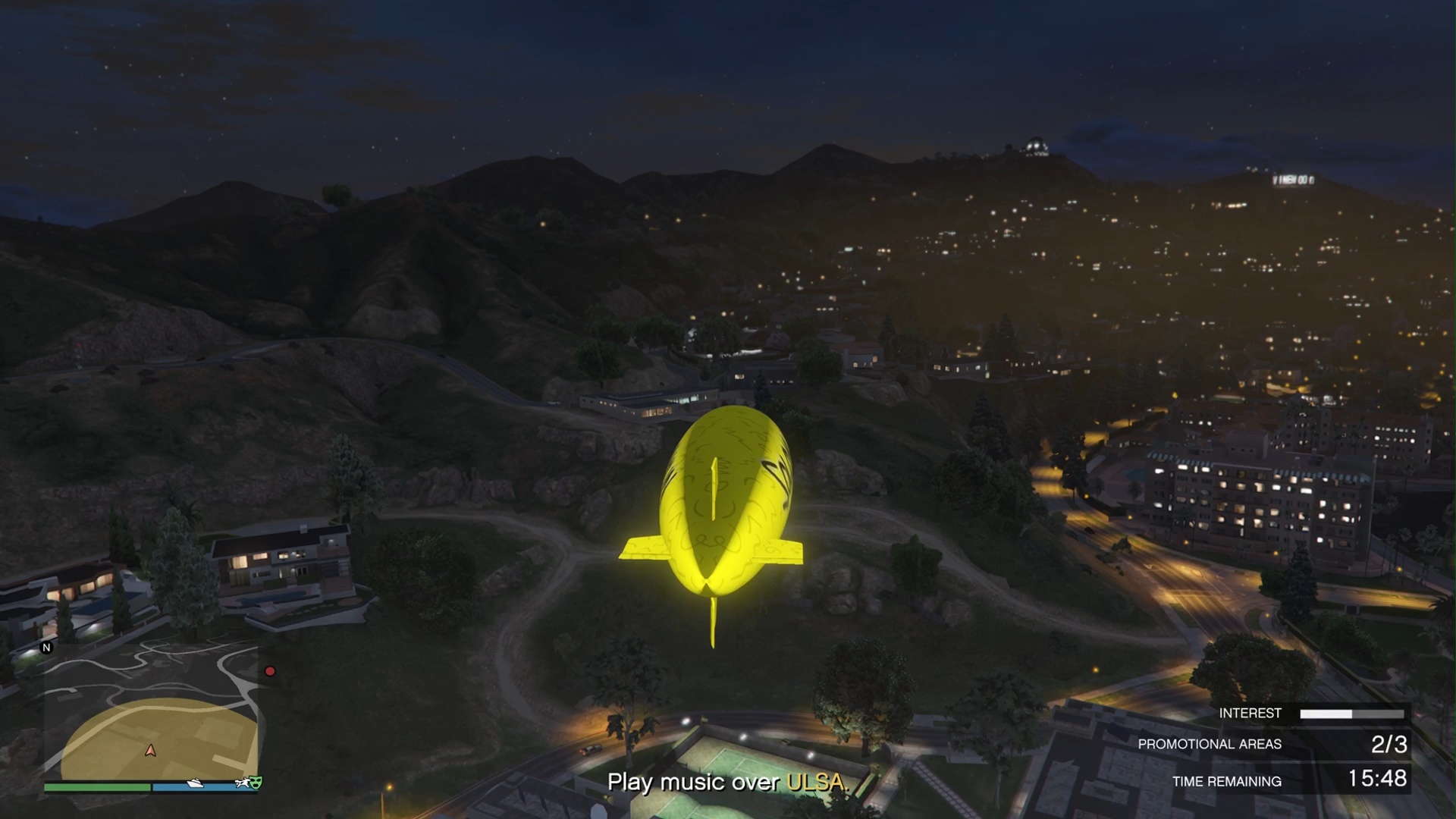
Task: Select the north compass marker
Action: tap(47, 648)
